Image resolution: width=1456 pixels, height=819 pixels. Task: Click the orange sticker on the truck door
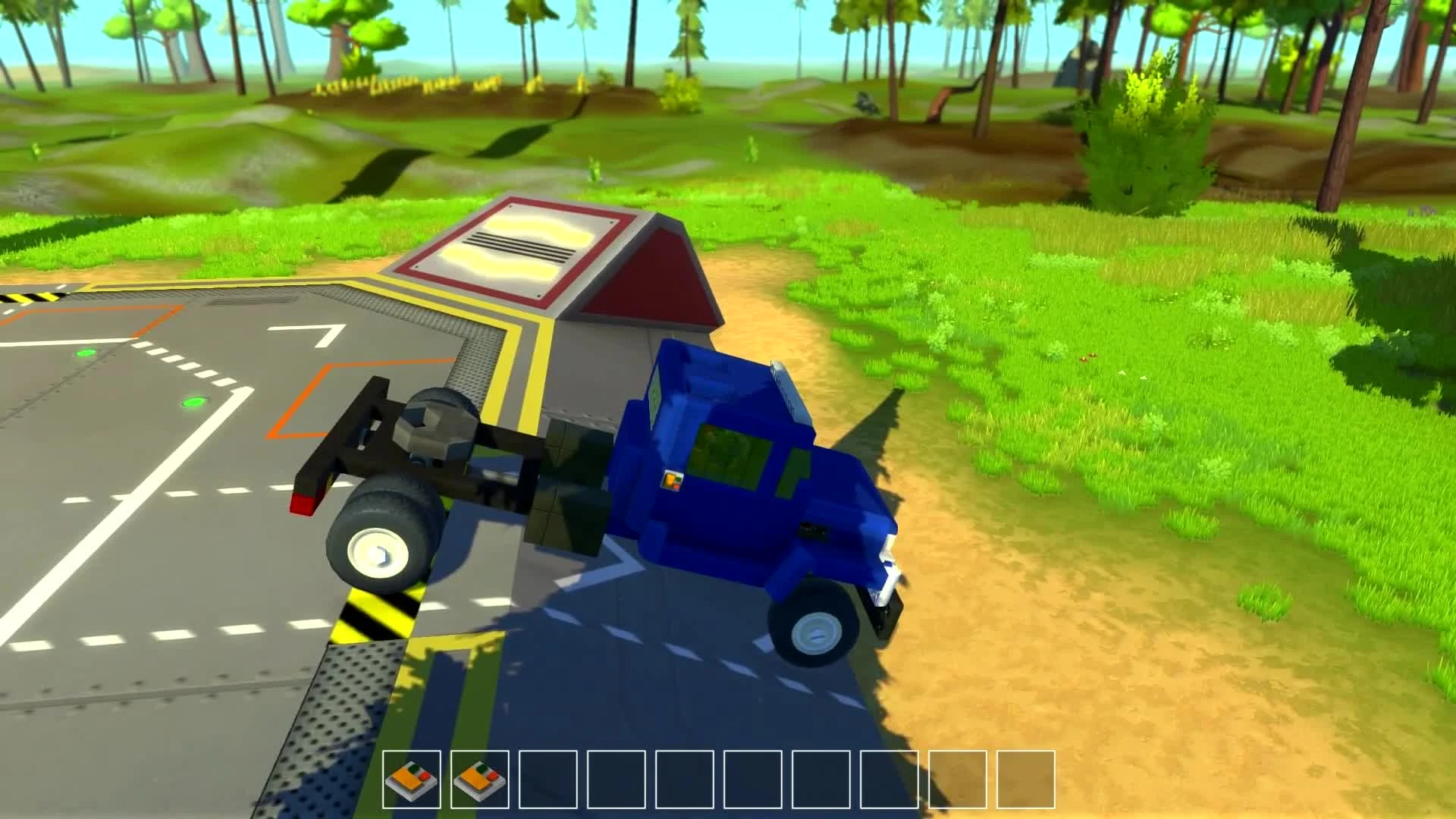[670, 479]
